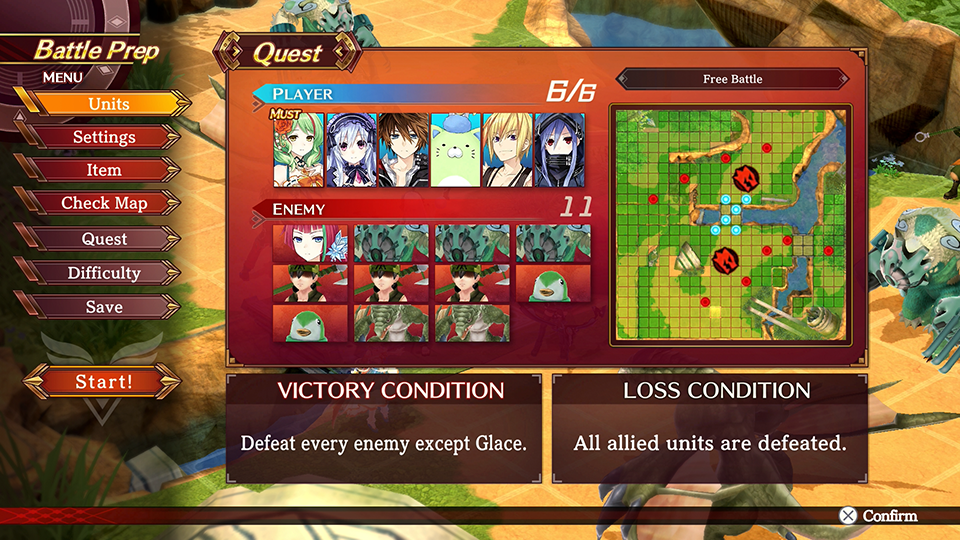Open the Difficulty option

tap(104, 273)
